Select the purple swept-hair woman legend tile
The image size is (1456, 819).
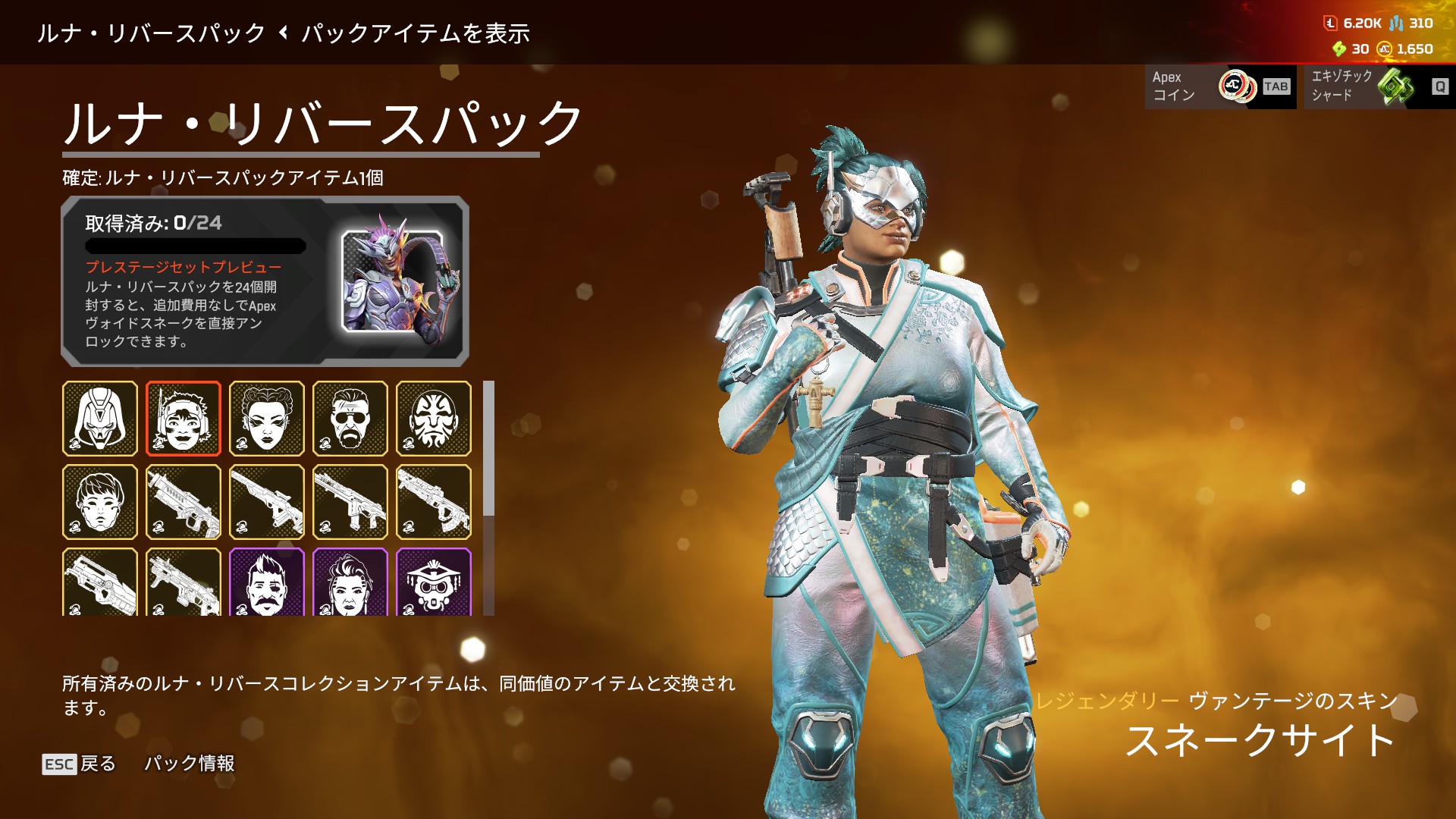(350, 582)
